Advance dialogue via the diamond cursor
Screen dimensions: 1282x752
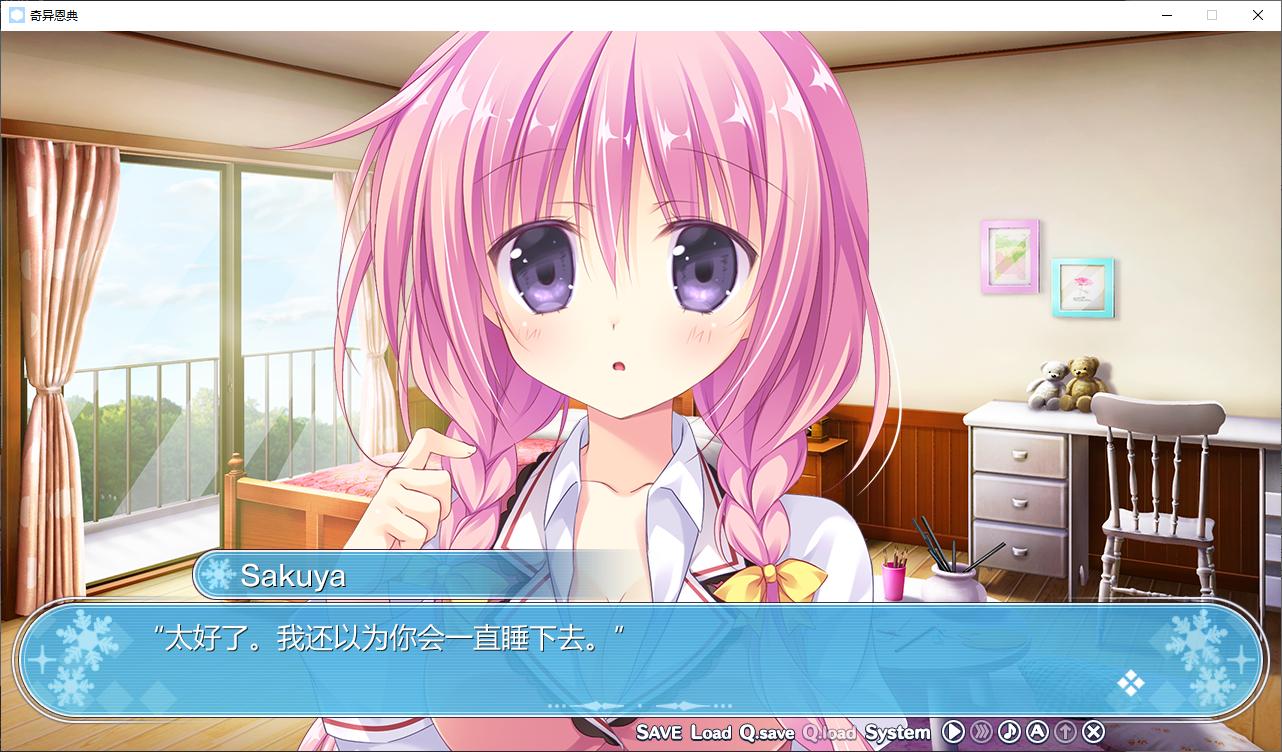pos(1131,683)
